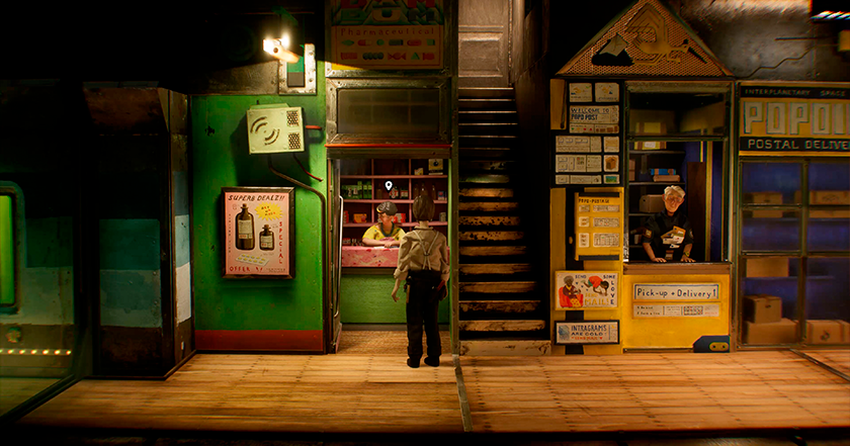Screen dimensions: 850x446
Task: Click the white location pin marker above the pharmacist
Action: coord(388,185)
